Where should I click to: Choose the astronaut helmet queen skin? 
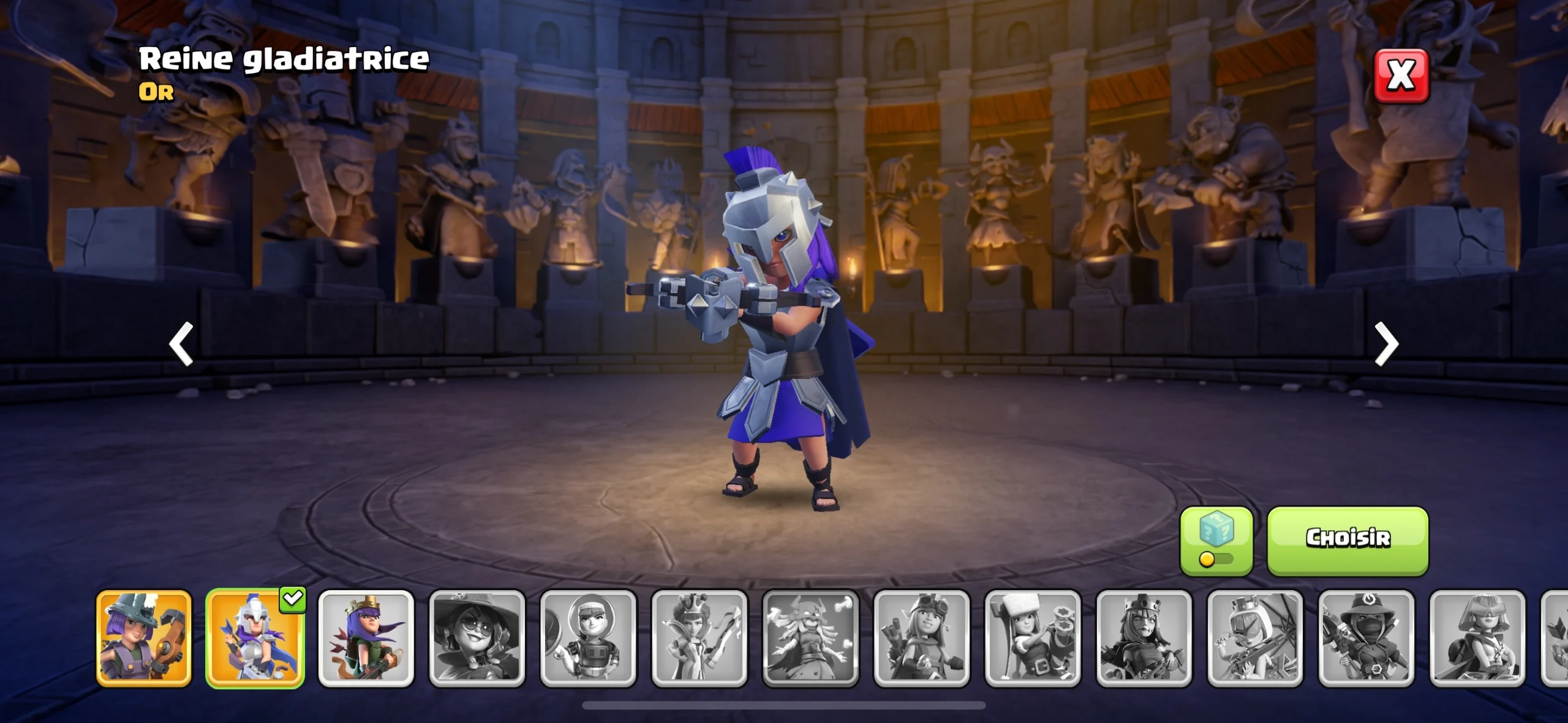point(588,638)
